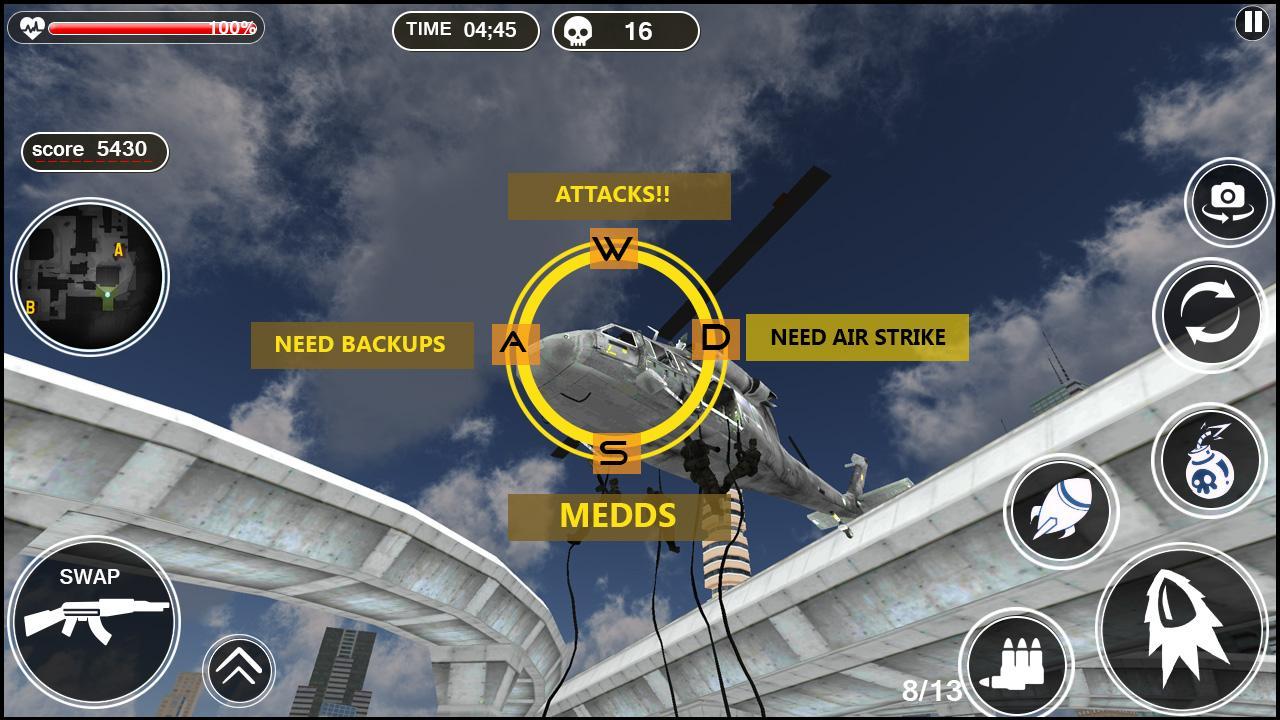Request reinforcements via NEED BACKUPS
The height and width of the screenshot is (720, 1280).
pyautogui.click(x=362, y=344)
